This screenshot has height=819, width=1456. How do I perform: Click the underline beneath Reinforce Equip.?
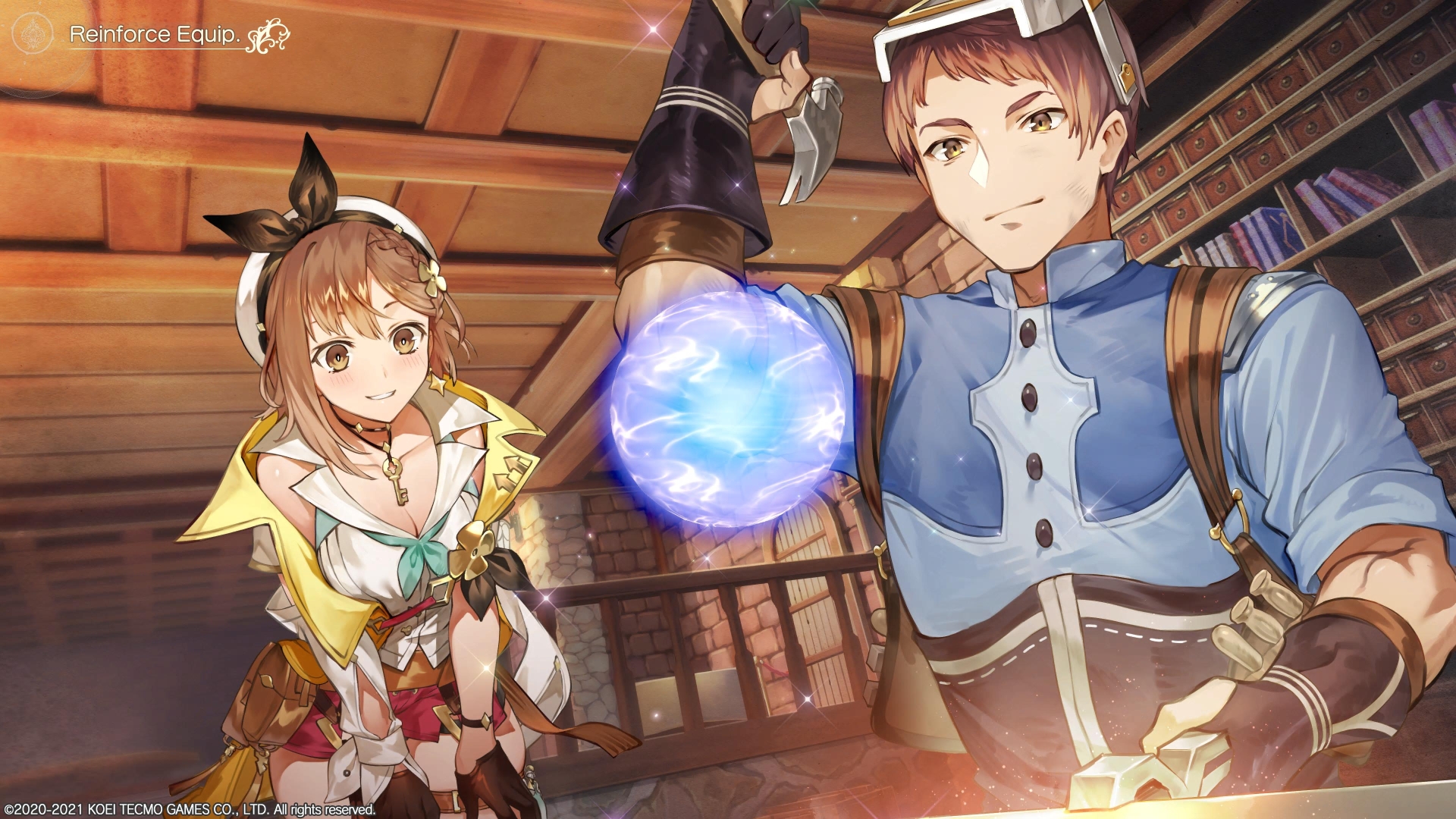coord(155,50)
